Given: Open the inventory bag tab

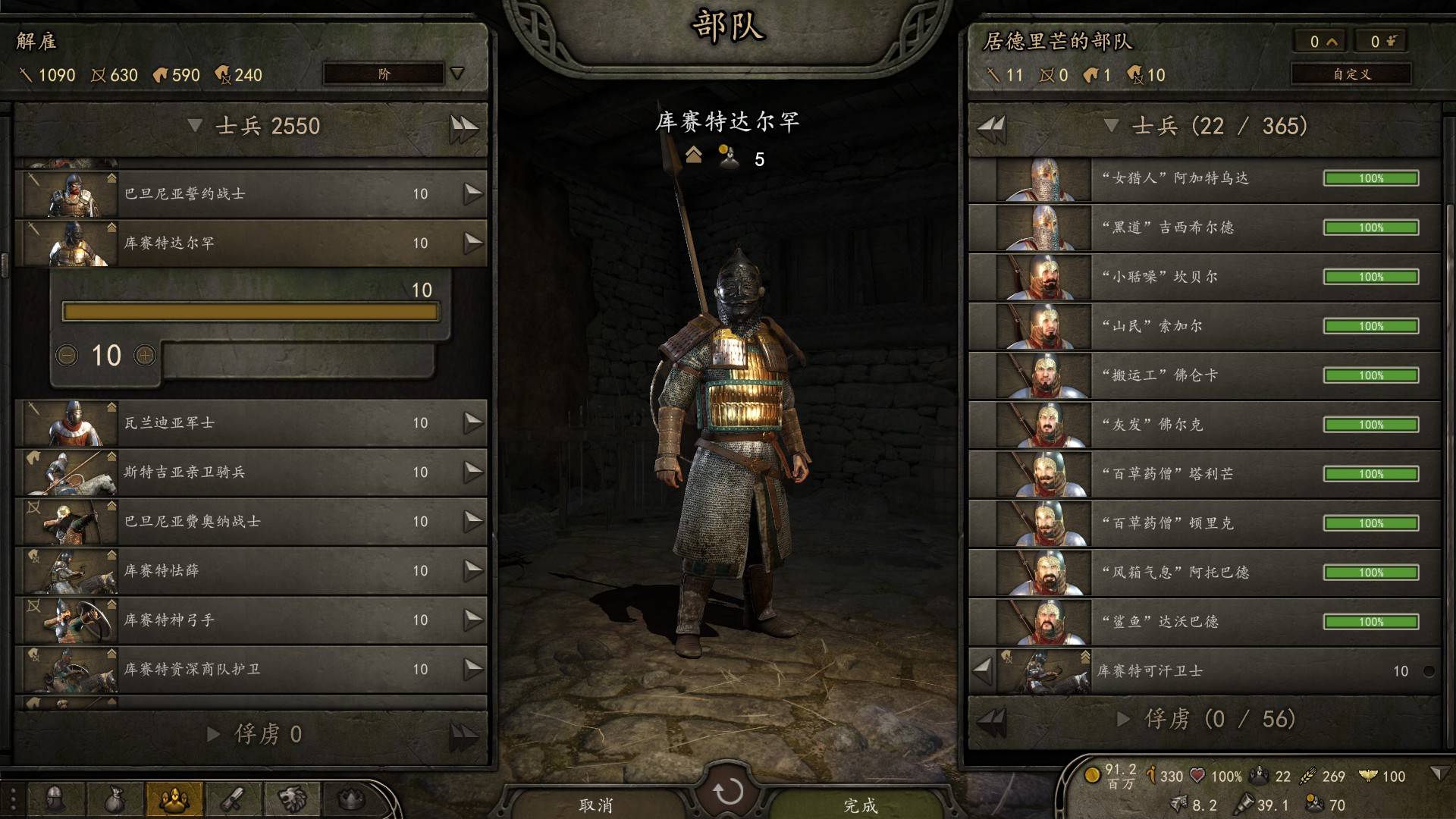Looking at the screenshot, I should [115, 799].
